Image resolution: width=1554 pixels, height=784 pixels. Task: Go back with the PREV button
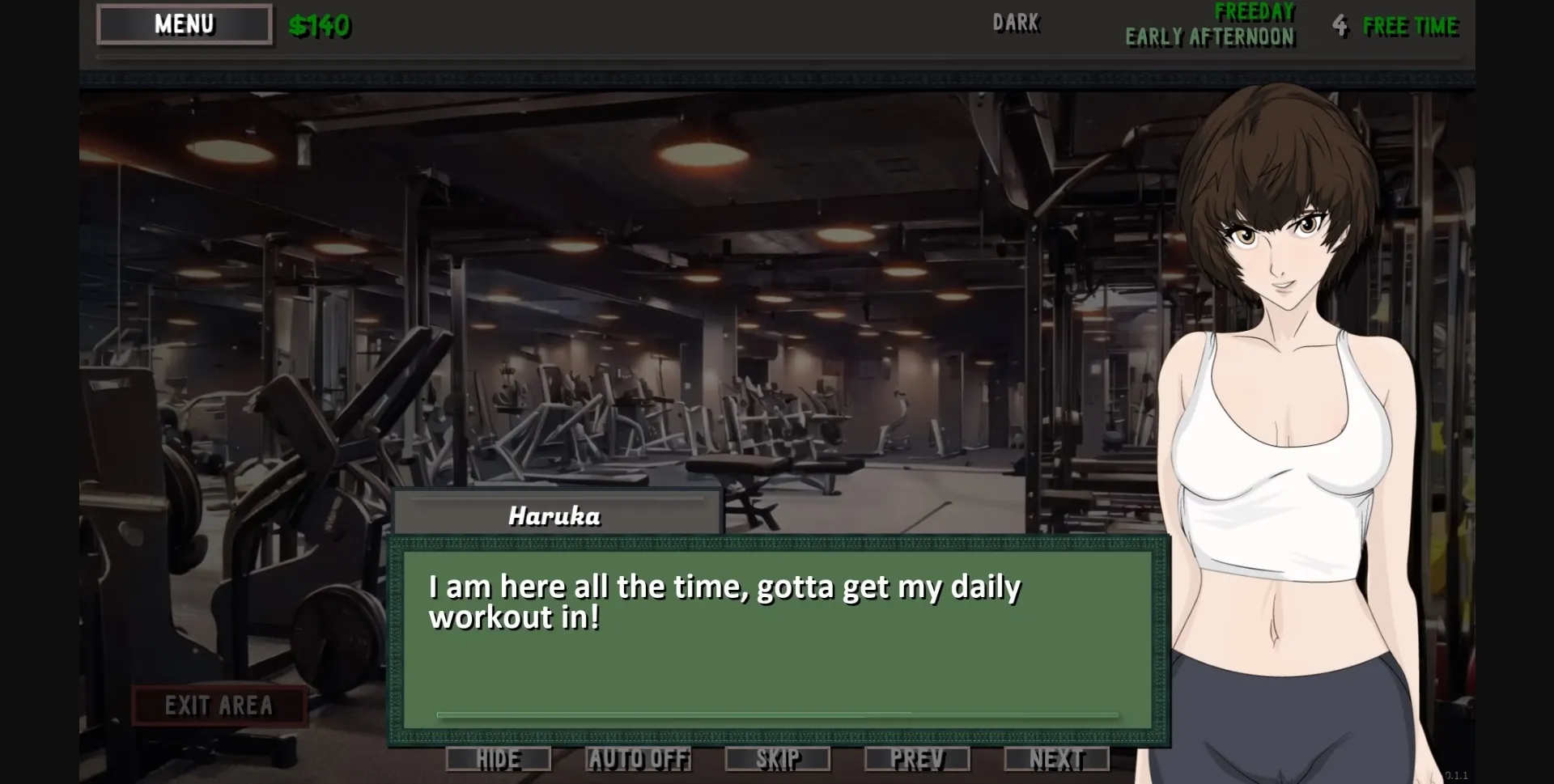pyautogui.click(x=917, y=759)
